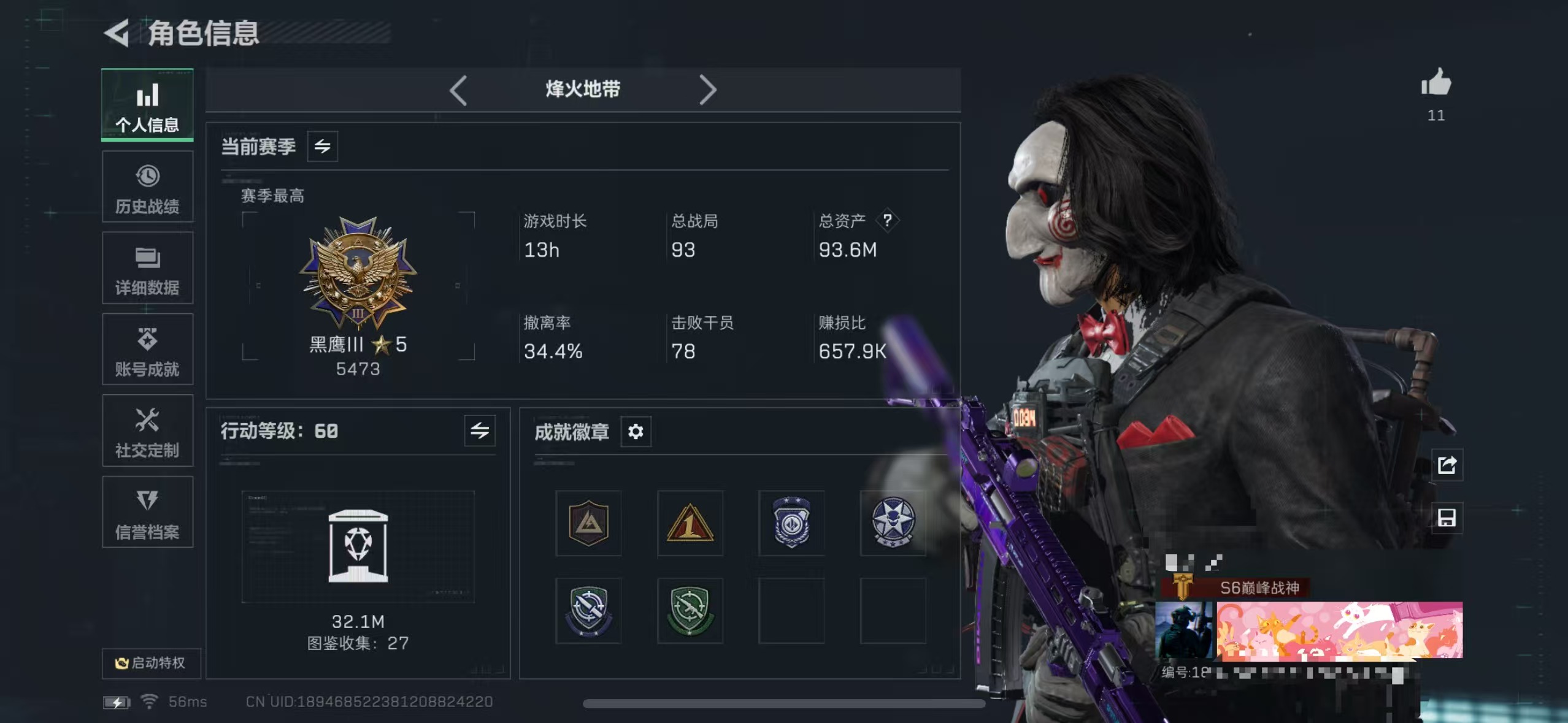The image size is (1568, 723).
Task: Toggle the 行动等级 swap button
Action: pyautogui.click(x=480, y=431)
